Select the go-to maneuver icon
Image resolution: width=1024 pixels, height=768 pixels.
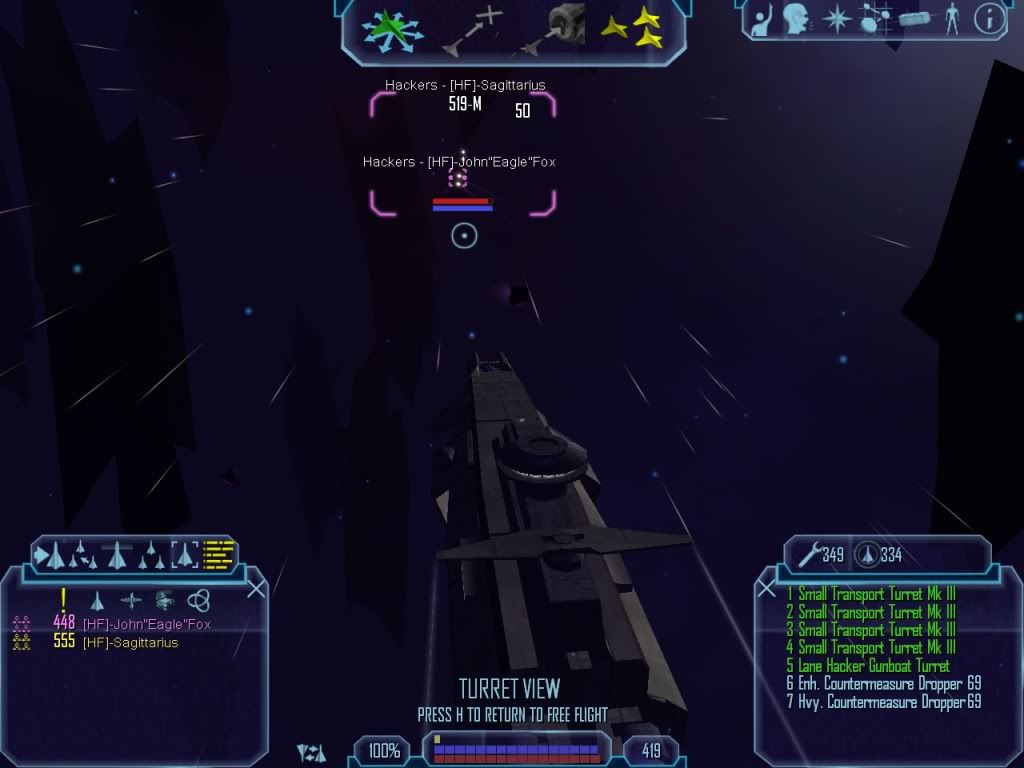point(473,30)
